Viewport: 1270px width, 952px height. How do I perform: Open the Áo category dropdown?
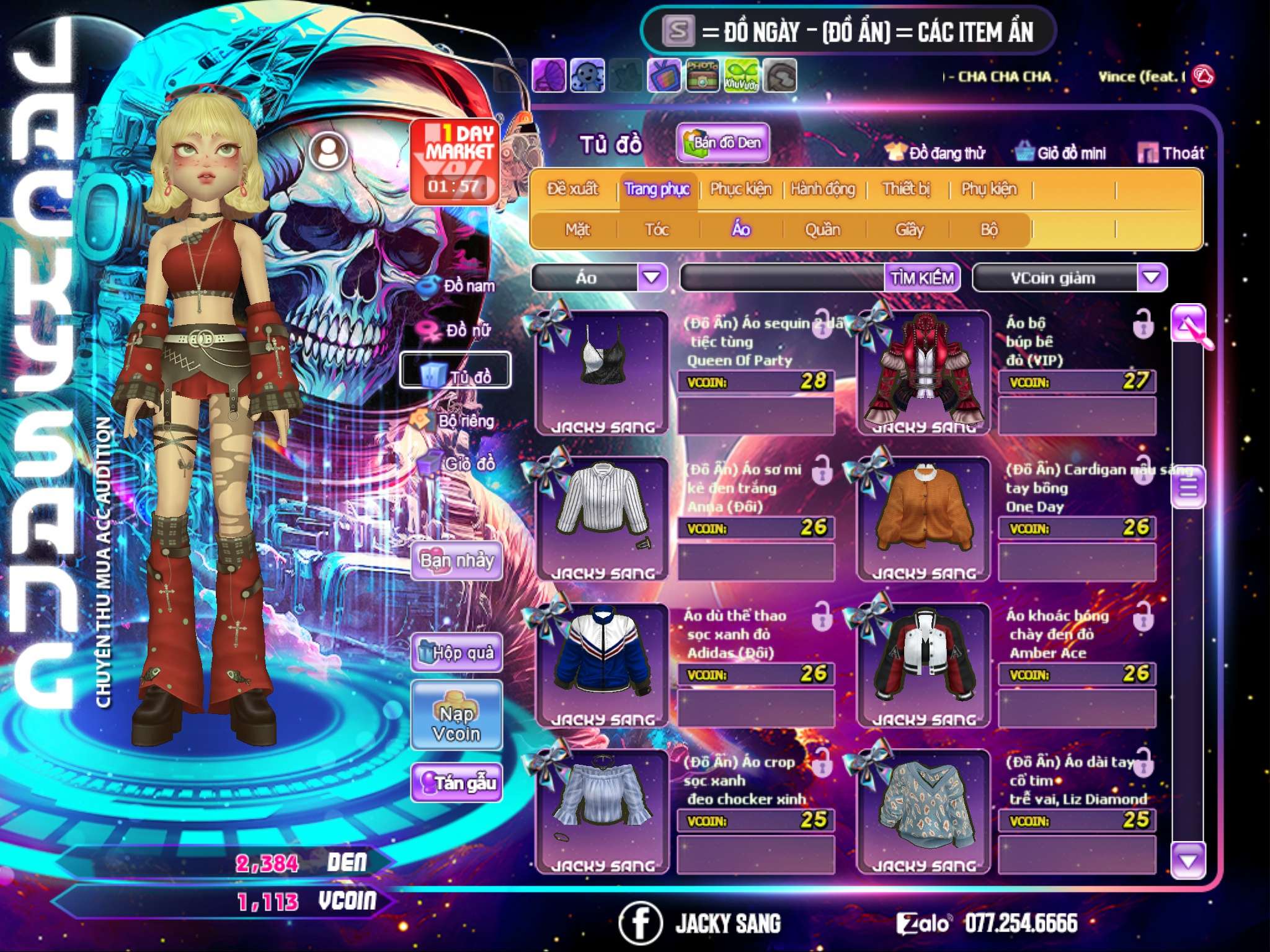click(651, 278)
